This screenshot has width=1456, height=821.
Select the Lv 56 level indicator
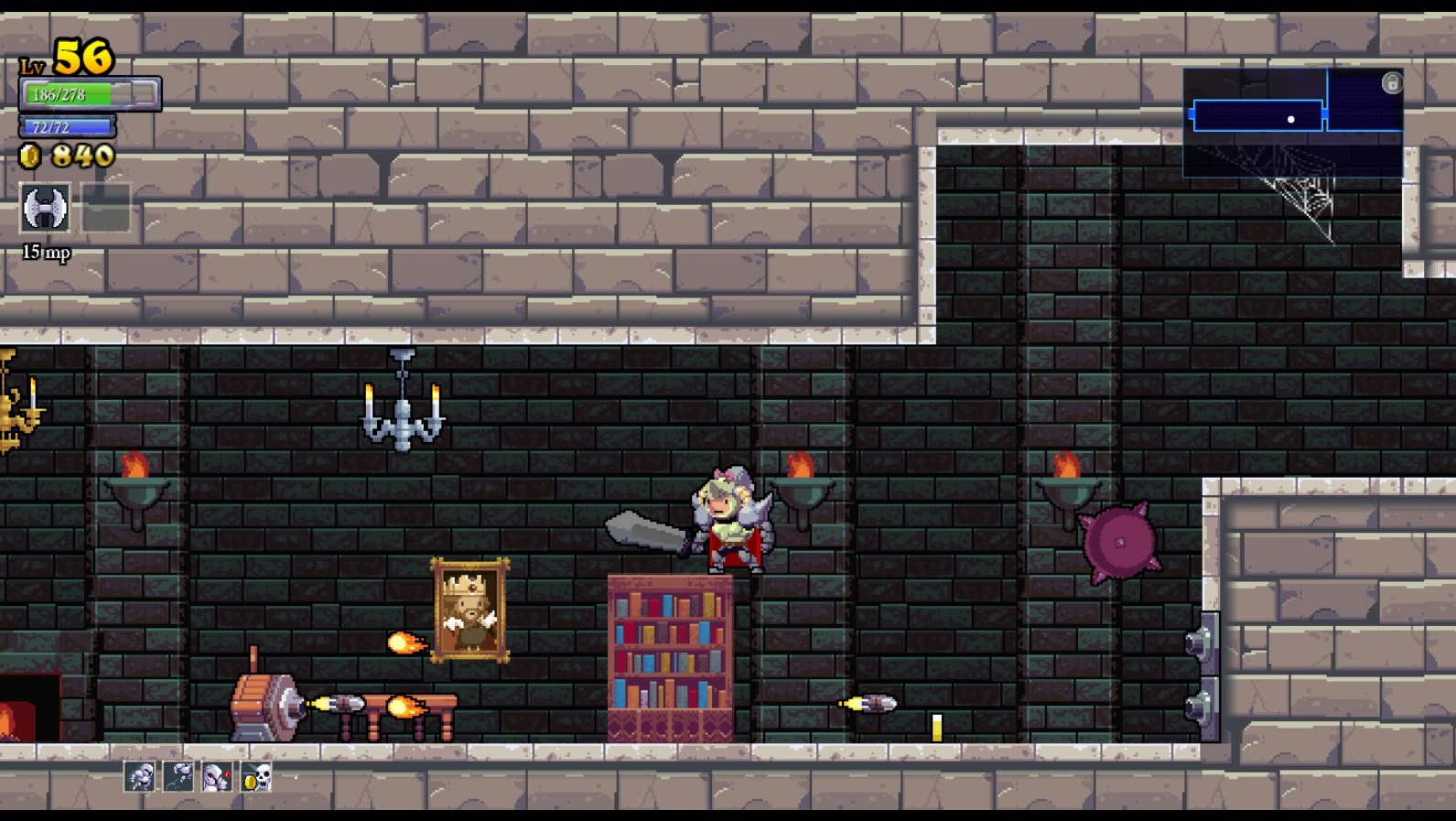(x=64, y=57)
